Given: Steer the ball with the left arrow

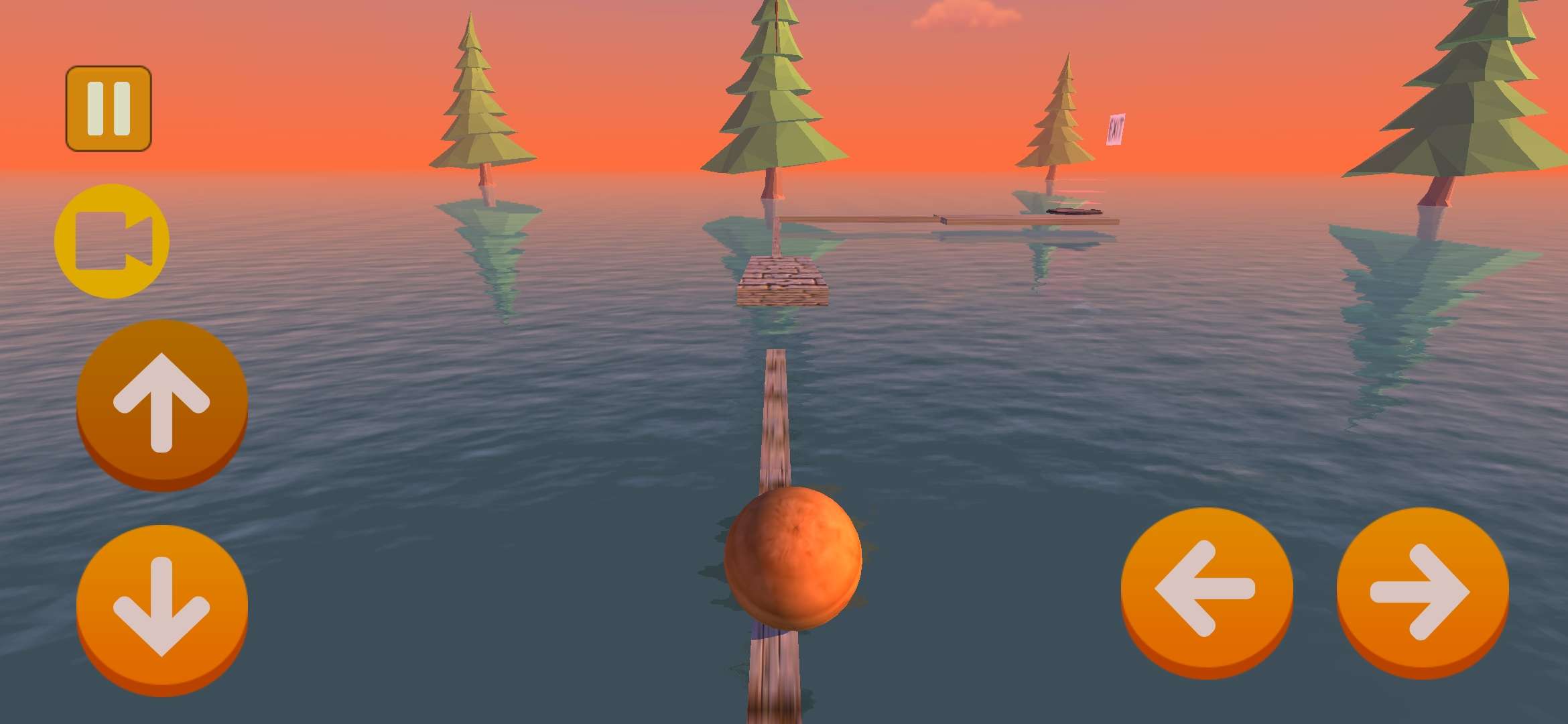Looking at the screenshot, I should tap(1206, 590).
